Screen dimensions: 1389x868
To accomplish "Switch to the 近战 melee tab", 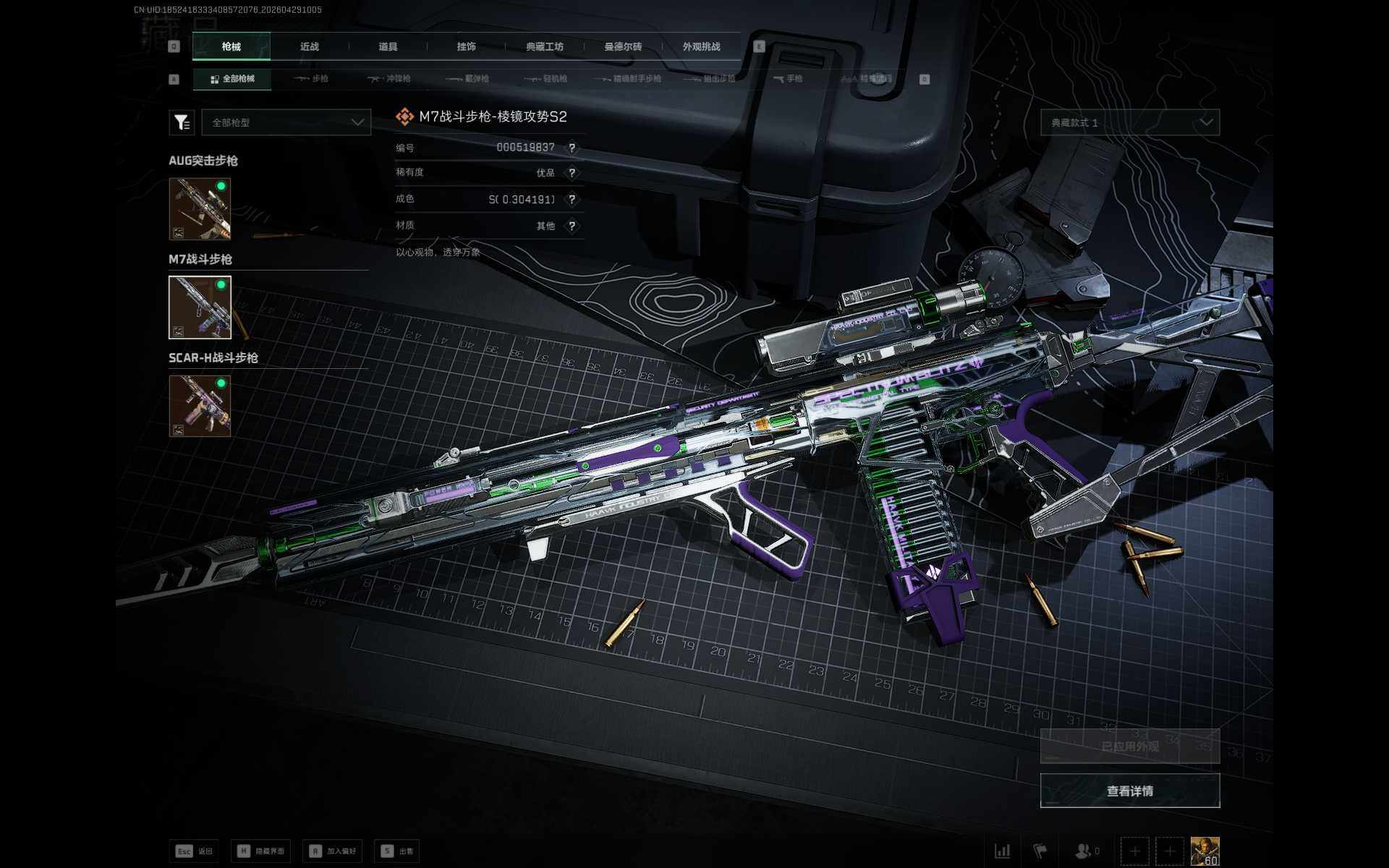I will click(310, 46).
